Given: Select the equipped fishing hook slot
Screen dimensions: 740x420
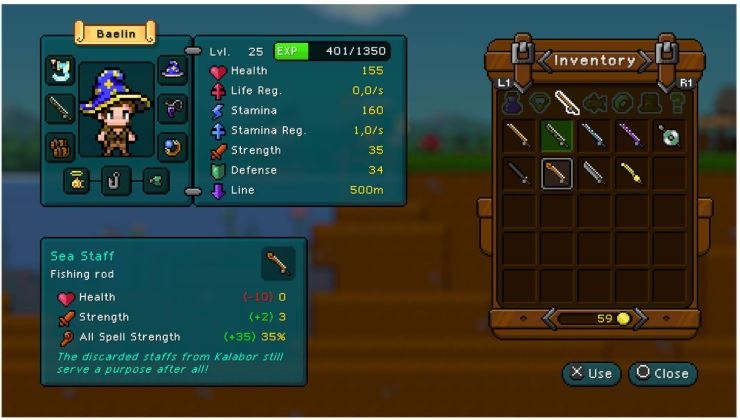Looking at the screenshot, I should 117,182.
